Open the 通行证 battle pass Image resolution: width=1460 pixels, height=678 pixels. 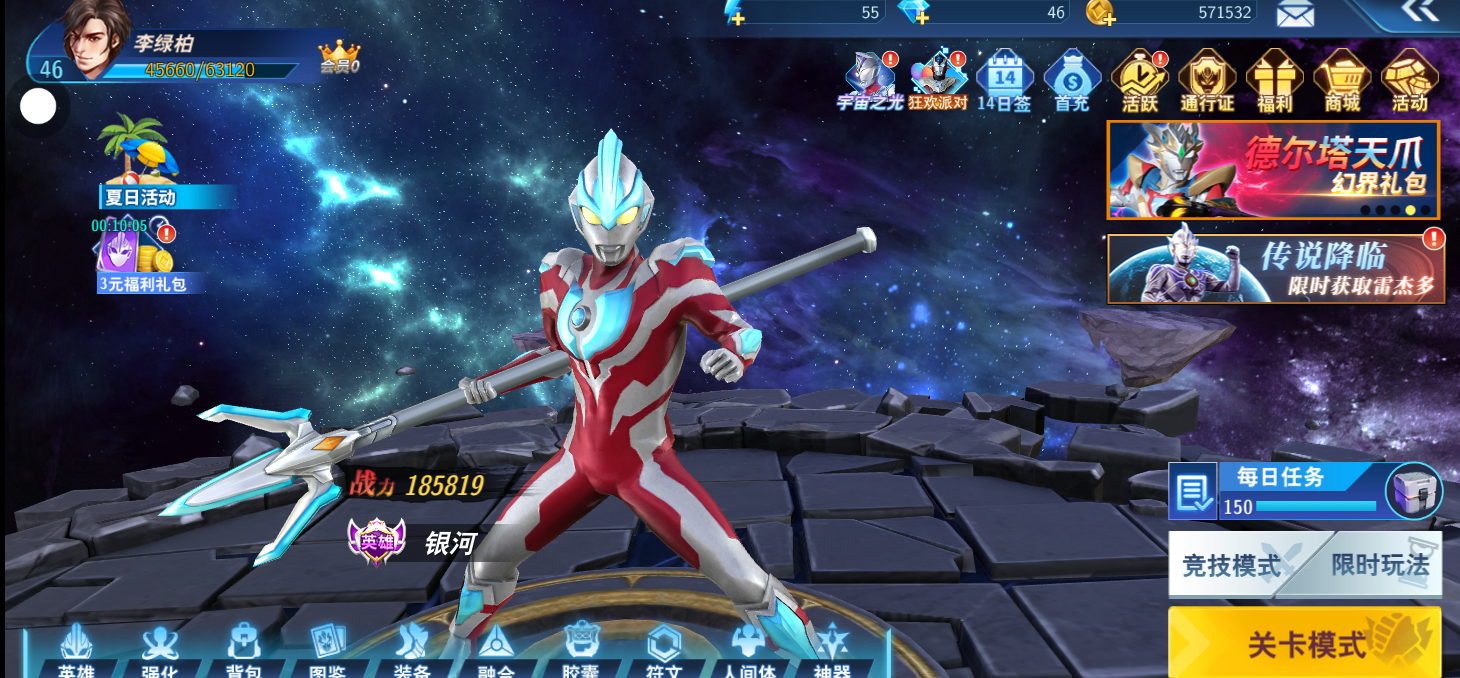[x=1207, y=80]
